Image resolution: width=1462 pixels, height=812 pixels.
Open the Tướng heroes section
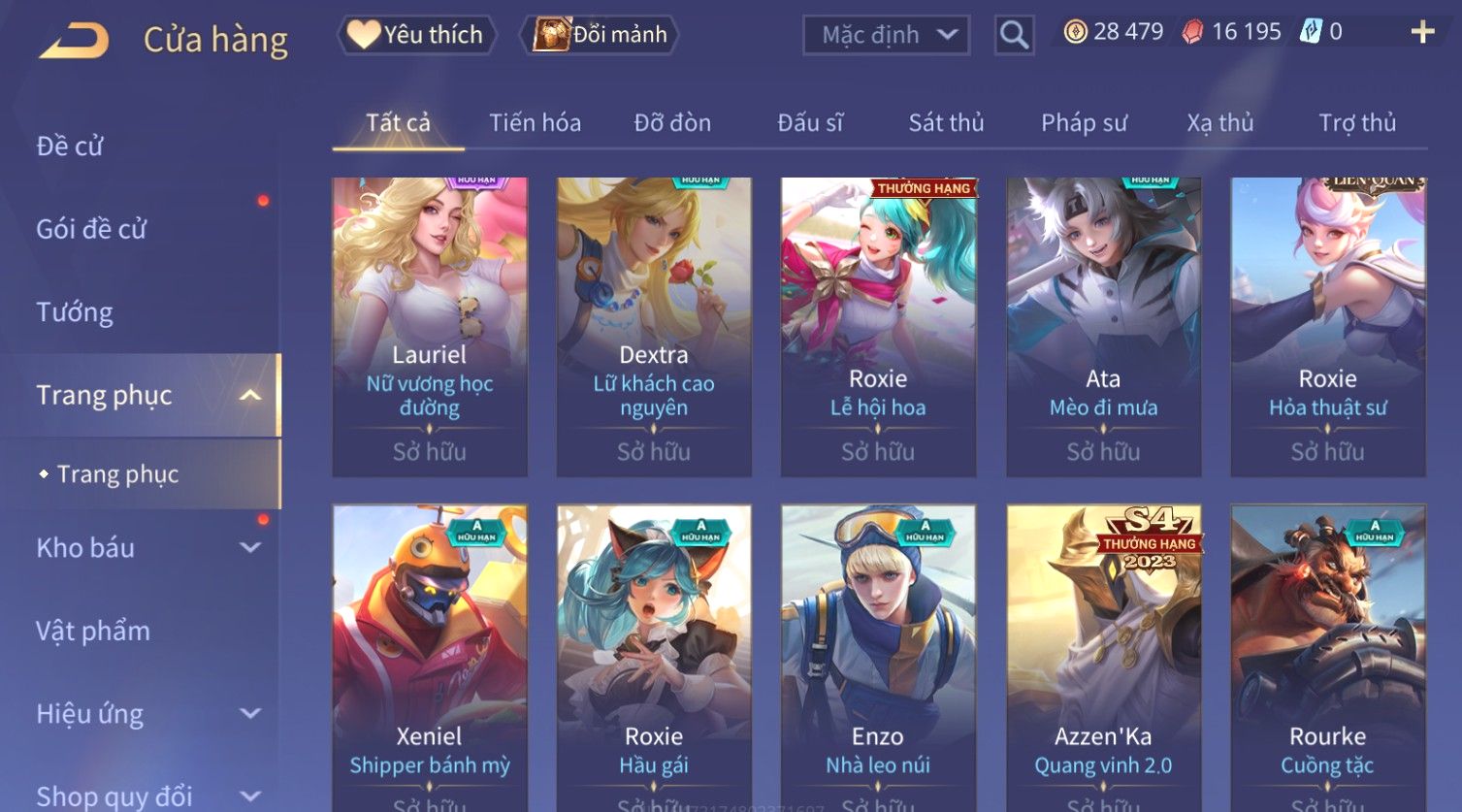pos(75,312)
